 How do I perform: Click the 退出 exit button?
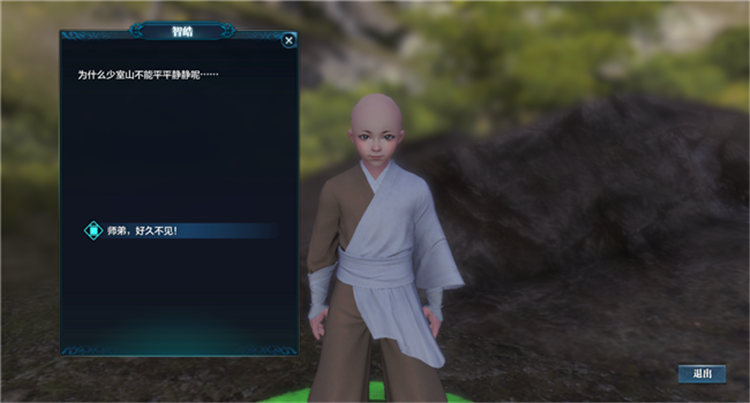(702, 373)
